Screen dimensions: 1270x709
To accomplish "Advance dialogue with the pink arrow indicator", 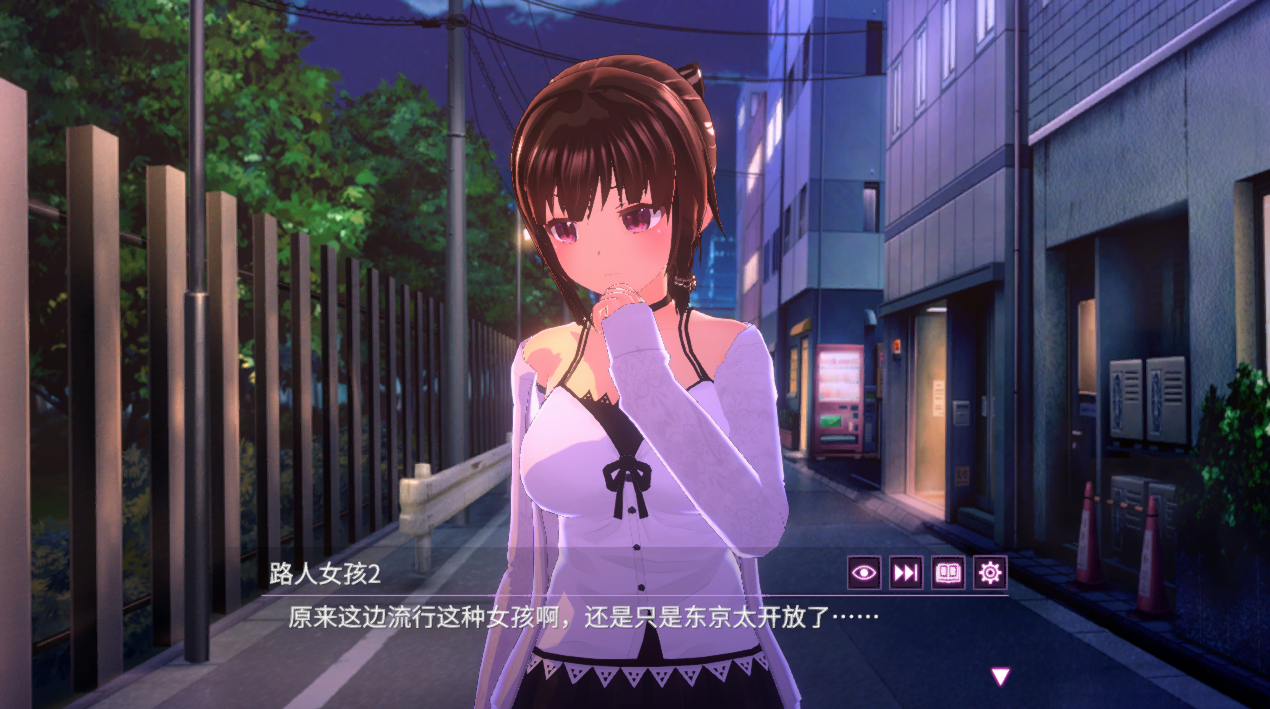I will pos(1000,677).
